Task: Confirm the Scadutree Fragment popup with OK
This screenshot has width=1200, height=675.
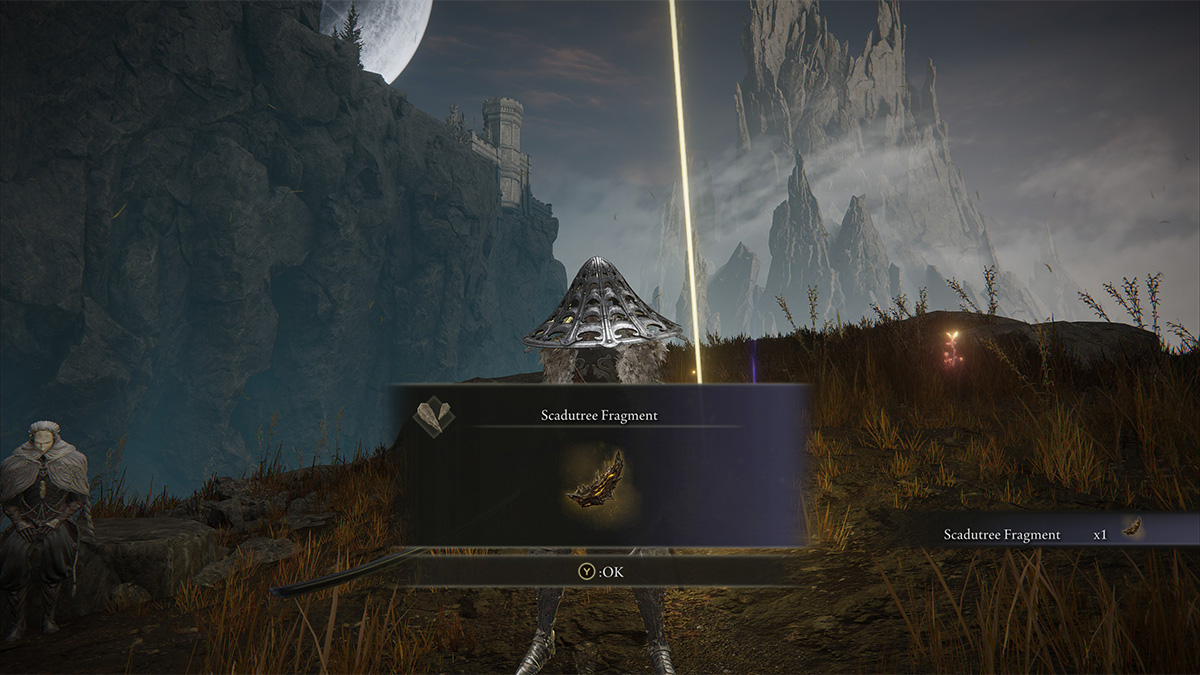Action: point(599,572)
